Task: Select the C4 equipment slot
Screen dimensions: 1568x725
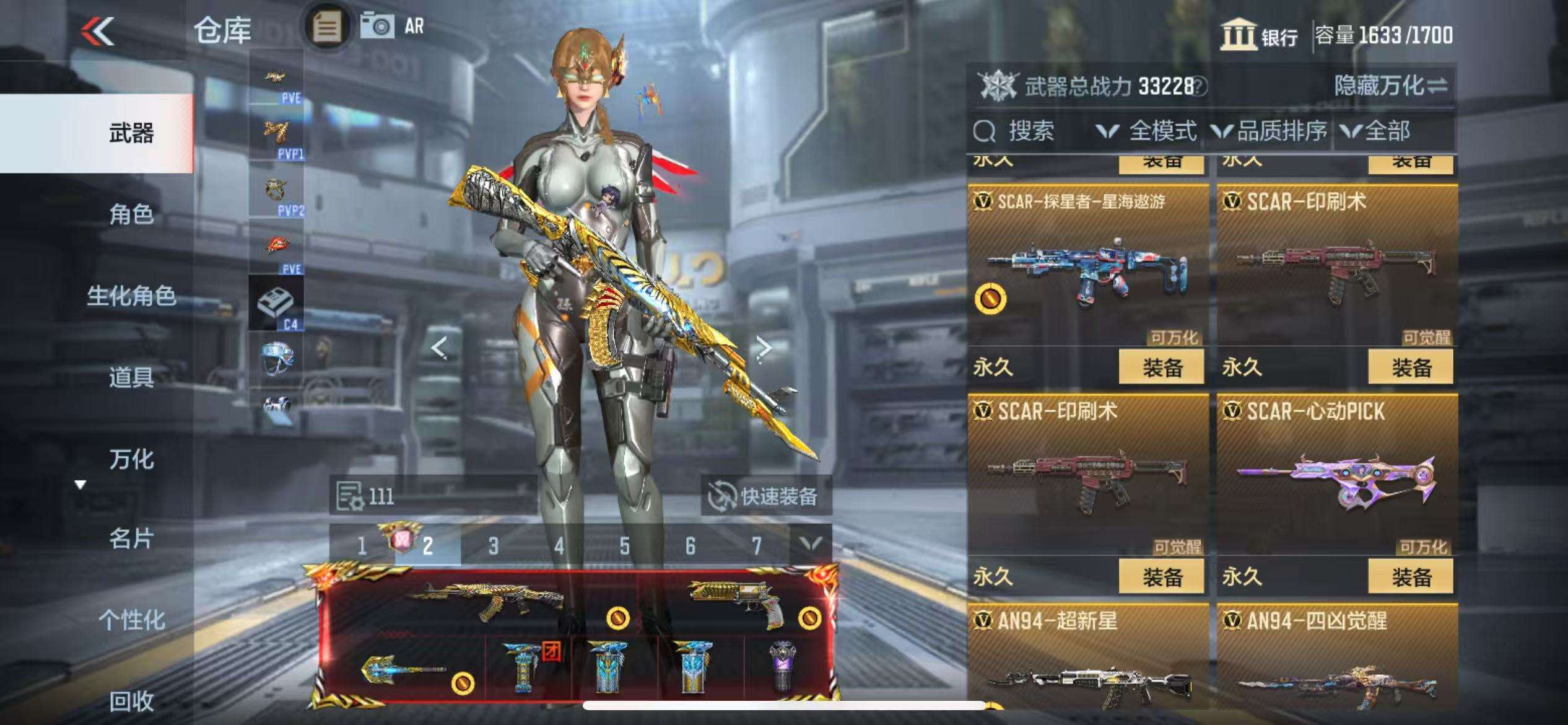Action: tap(276, 304)
